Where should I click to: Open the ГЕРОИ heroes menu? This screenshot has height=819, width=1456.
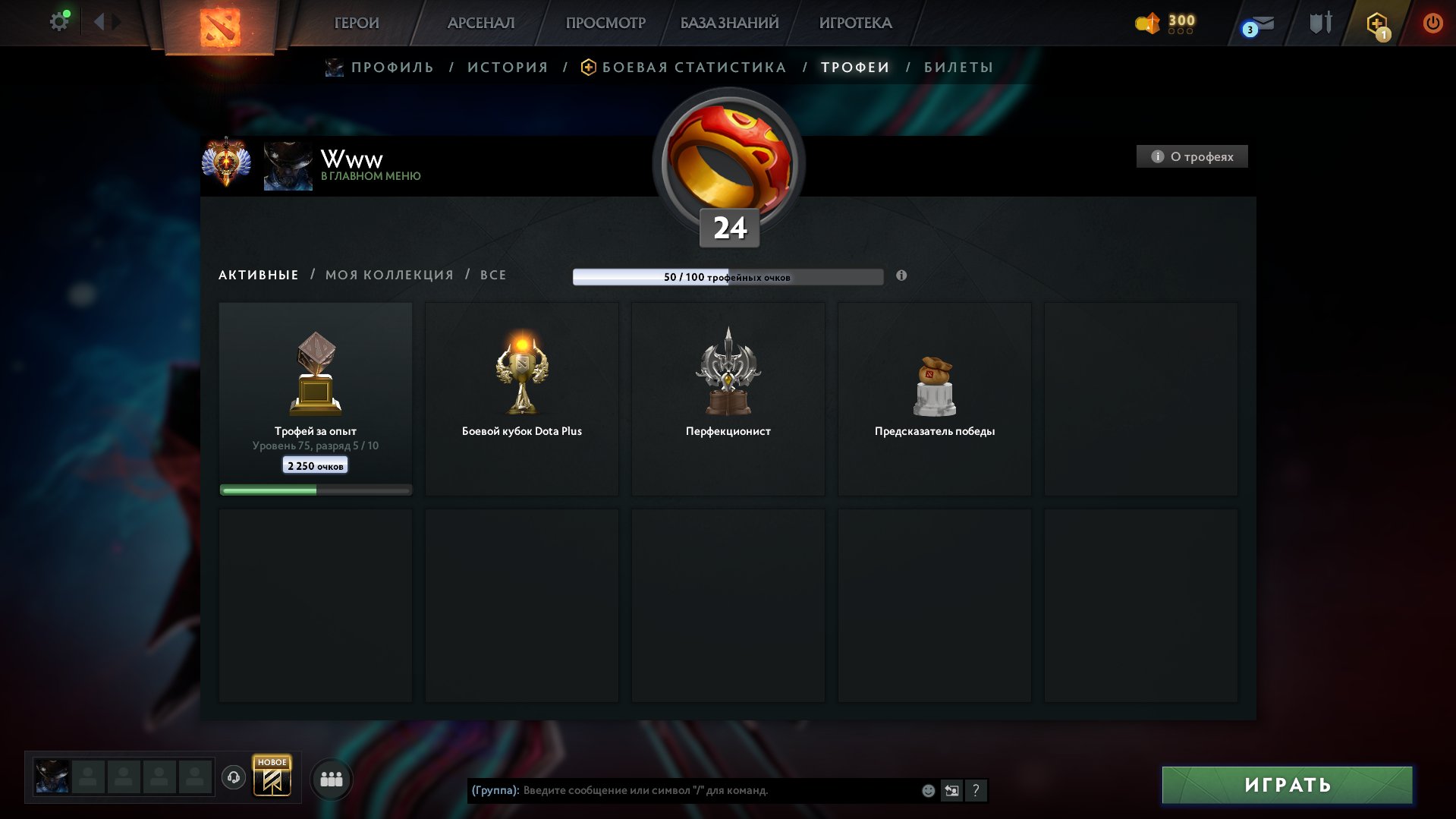(356, 23)
